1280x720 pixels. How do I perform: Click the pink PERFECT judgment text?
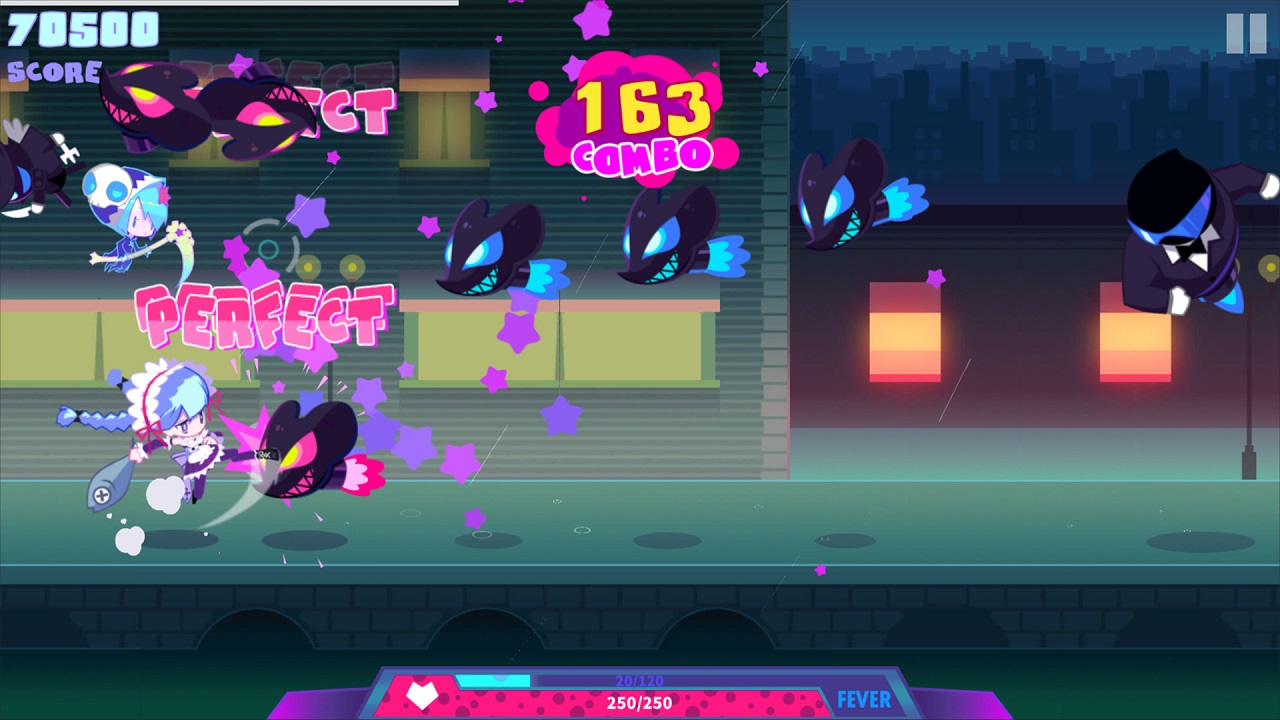coord(265,313)
